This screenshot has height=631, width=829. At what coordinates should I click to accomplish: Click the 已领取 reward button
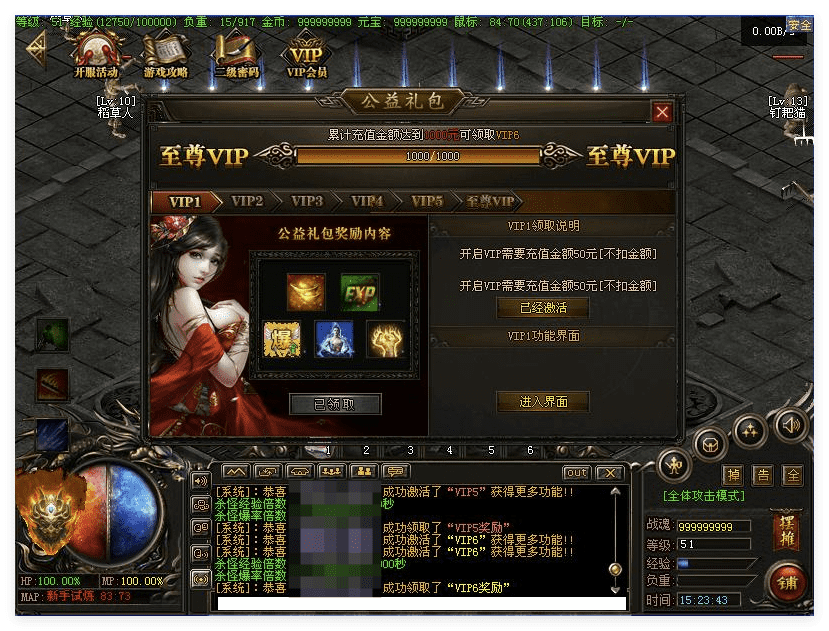pyautogui.click(x=335, y=404)
